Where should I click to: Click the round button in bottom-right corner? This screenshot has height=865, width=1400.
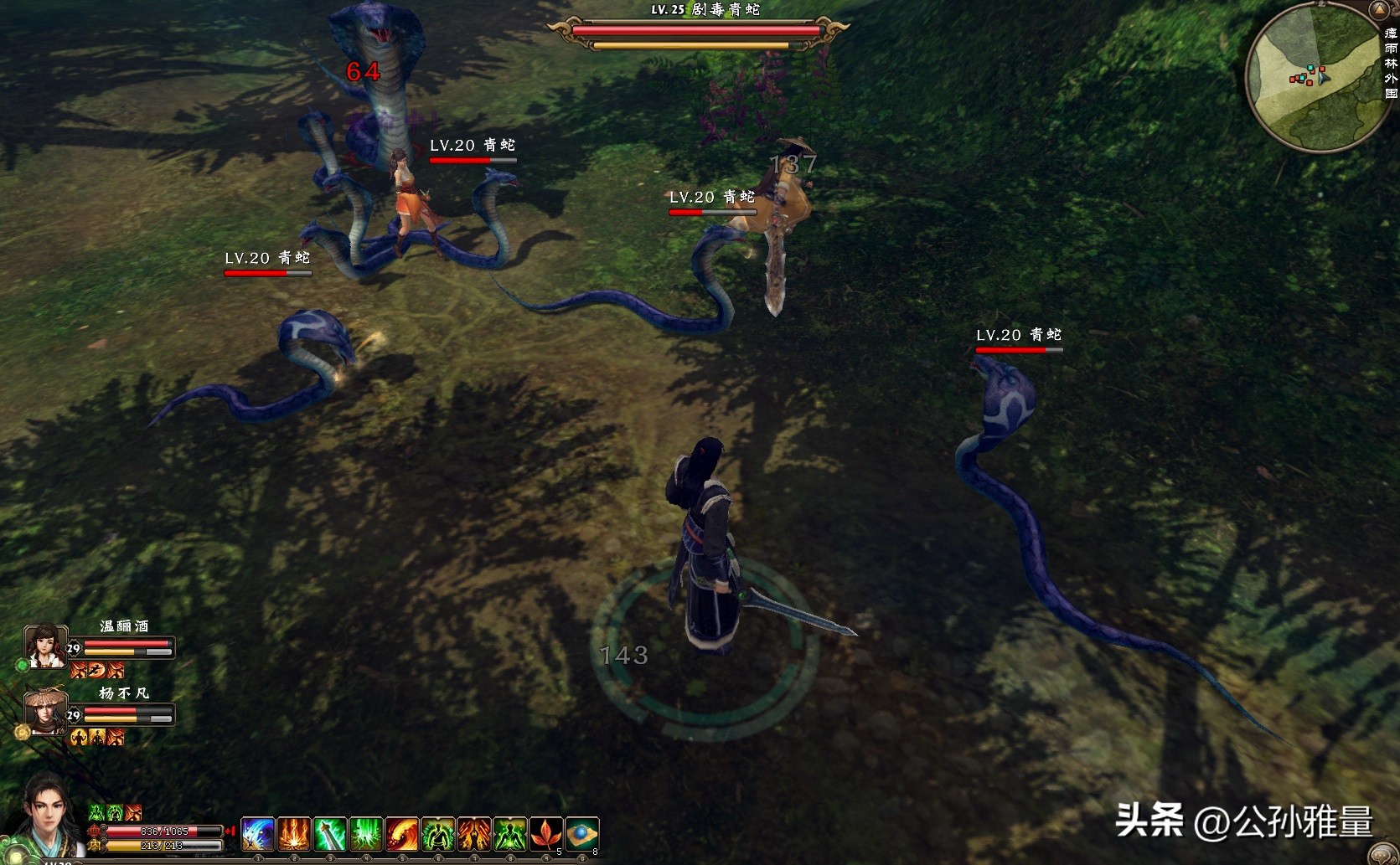(1383, 856)
